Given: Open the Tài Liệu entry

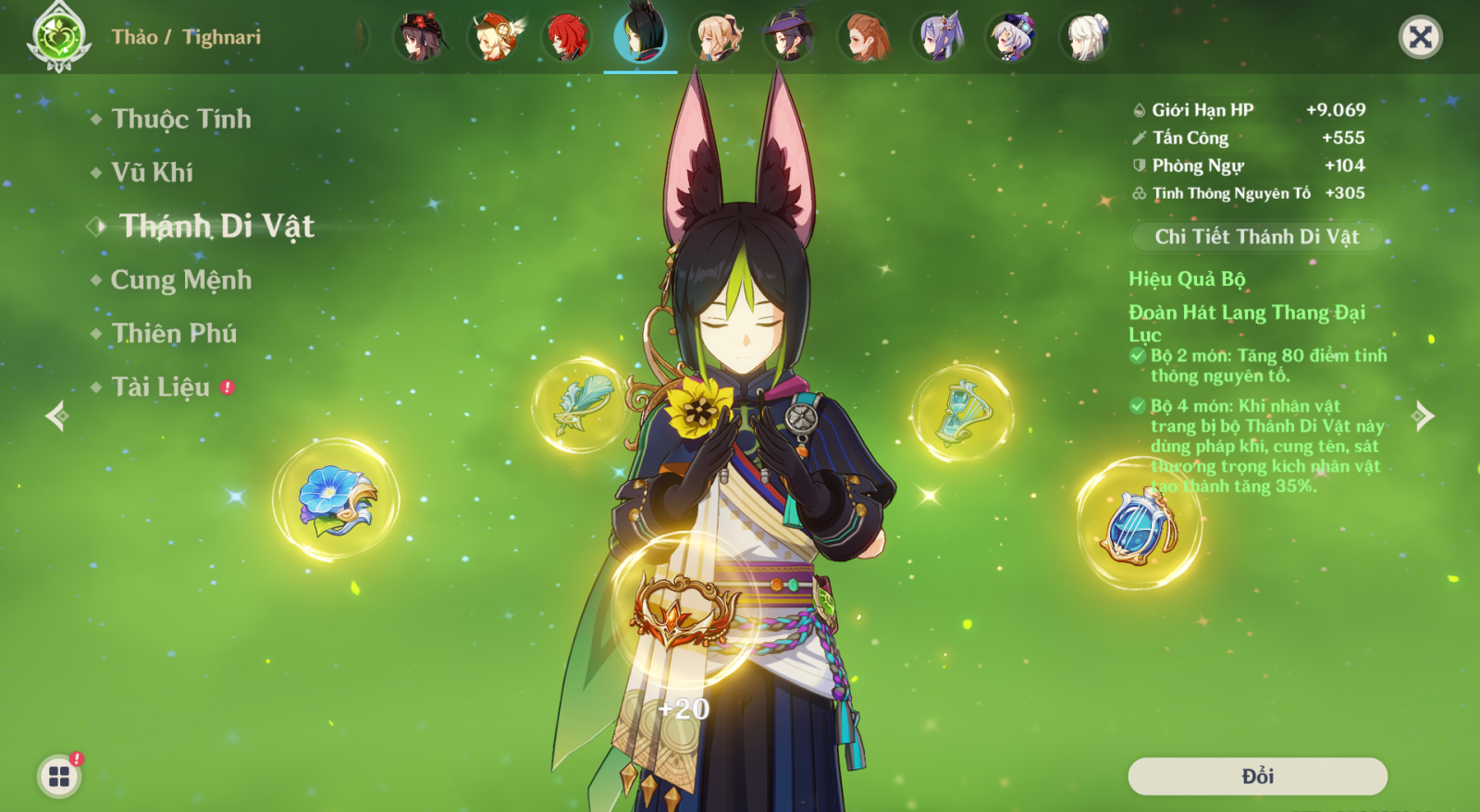Looking at the screenshot, I should (x=161, y=388).
